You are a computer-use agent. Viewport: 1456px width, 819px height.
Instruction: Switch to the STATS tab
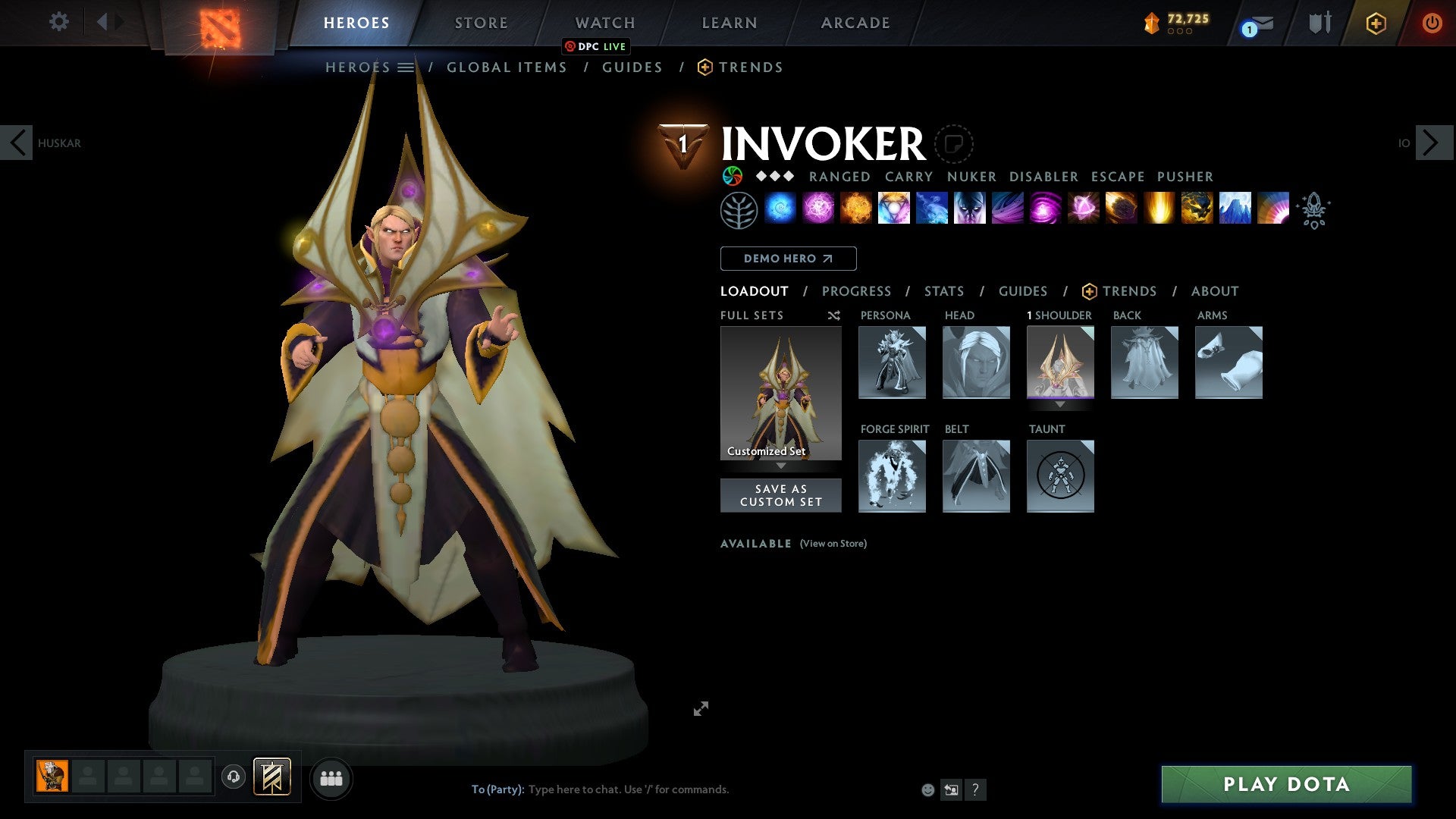point(944,291)
